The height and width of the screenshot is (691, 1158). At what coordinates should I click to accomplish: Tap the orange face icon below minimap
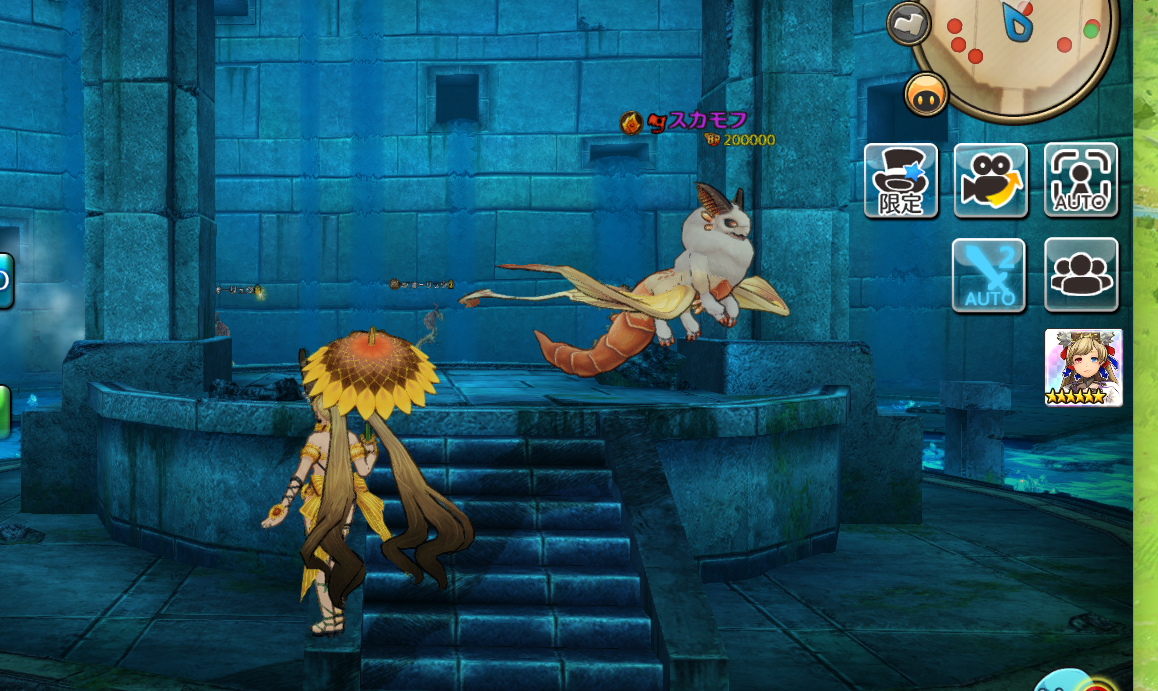coord(926,95)
